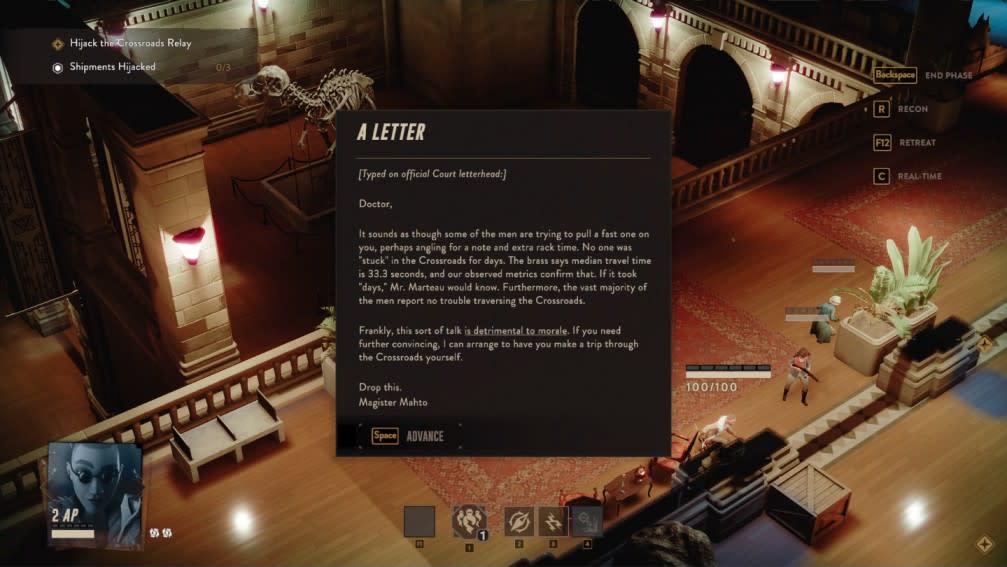Select the dimmed fourth ability icon
The width and height of the screenshot is (1007, 567).
tap(586, 521)
